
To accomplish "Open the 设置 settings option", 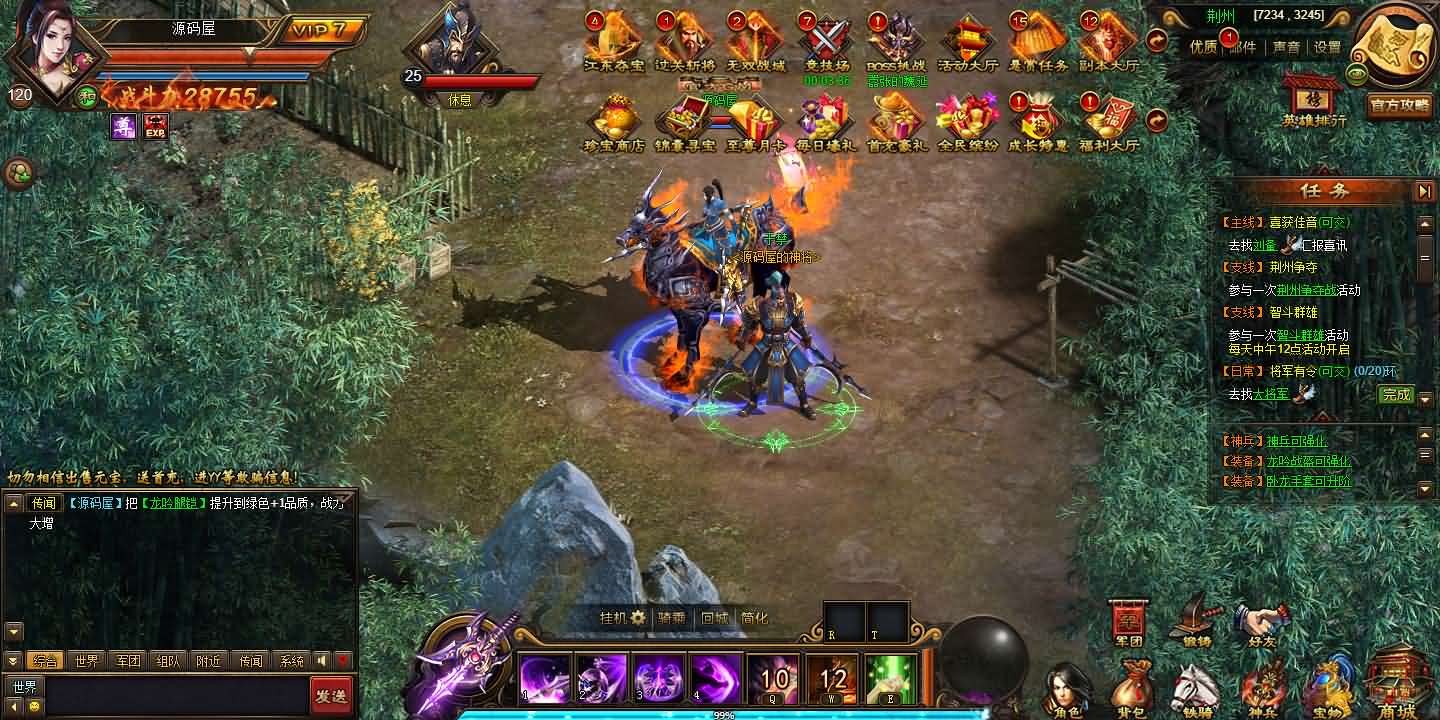I will (x=1327, y=47).
